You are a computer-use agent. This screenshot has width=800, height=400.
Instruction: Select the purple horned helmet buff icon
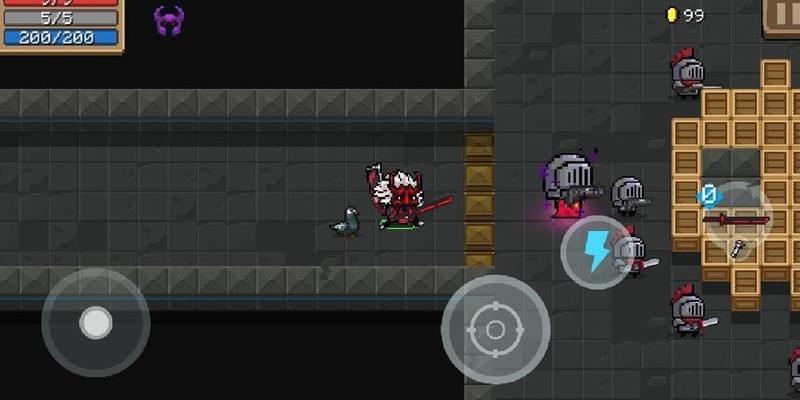[169, 18]
